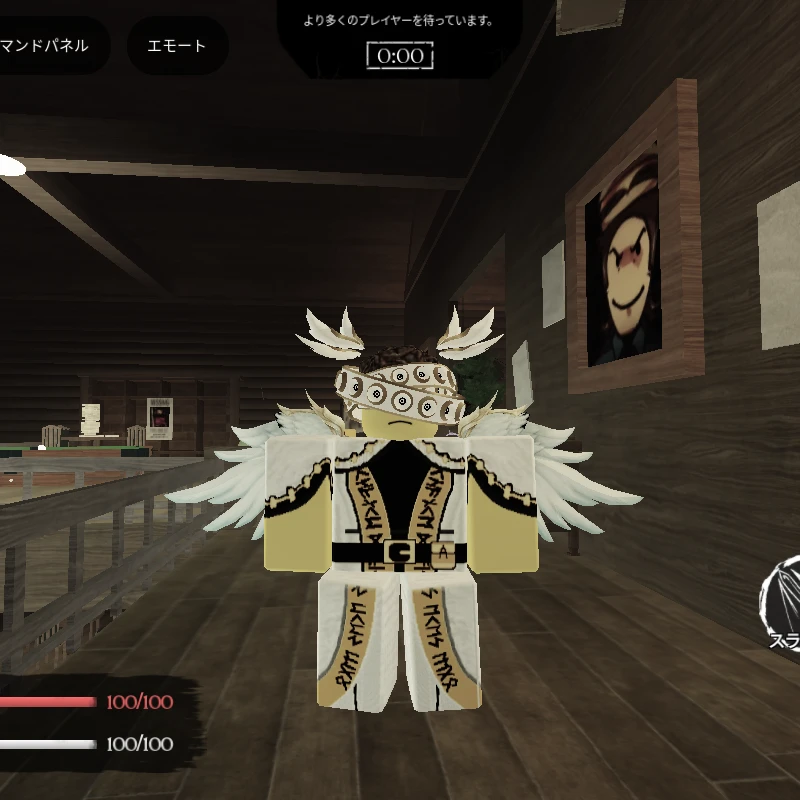
Task: Activate the round スラ ability icon
Action: [780, 606]
